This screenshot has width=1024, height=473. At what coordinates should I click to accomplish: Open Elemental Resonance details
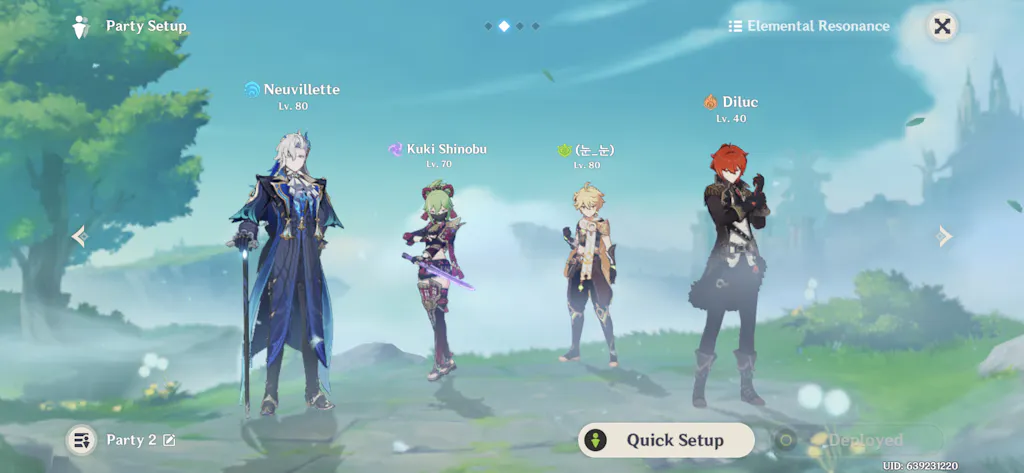tap(809, 27)
